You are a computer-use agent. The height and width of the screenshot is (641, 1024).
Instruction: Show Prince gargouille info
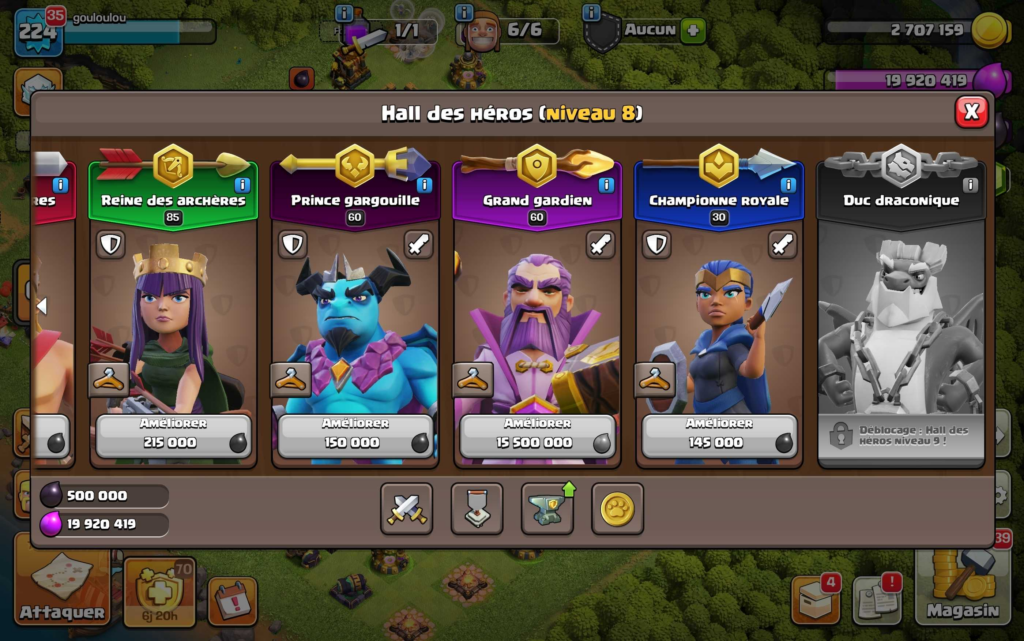click(x=424, y=185)
